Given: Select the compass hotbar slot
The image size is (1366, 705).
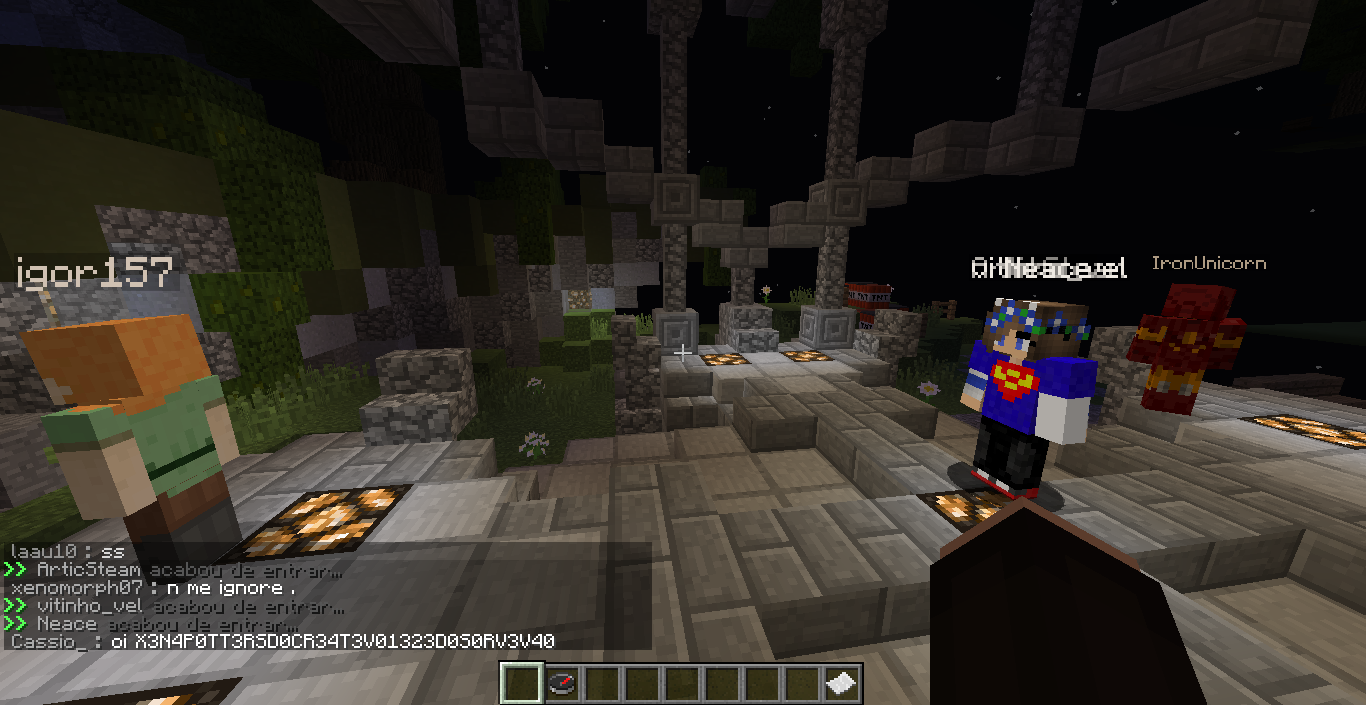Looking at the screenshot, I should tap(561, 685).
